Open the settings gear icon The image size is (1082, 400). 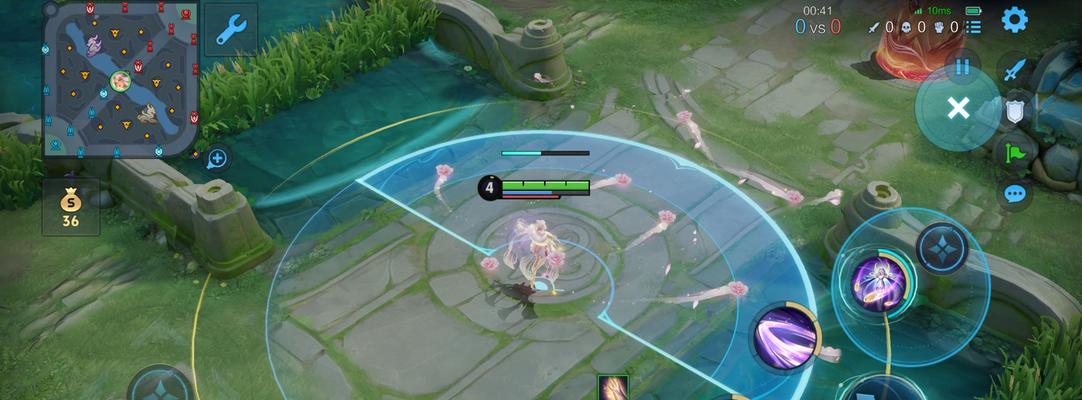click(x=1014, y=20)
